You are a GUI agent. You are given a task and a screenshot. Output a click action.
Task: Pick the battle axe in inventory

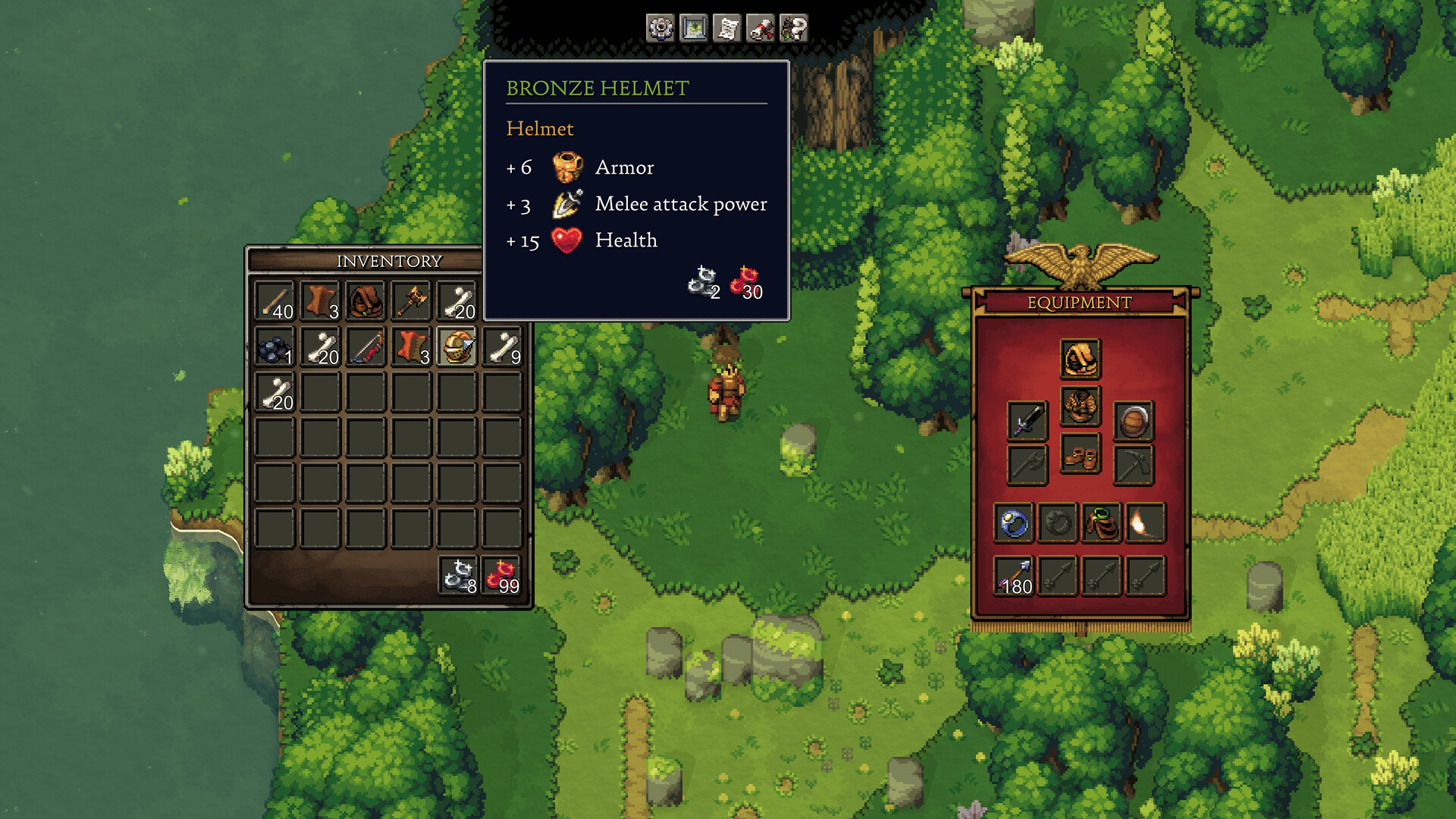[412, 301]
